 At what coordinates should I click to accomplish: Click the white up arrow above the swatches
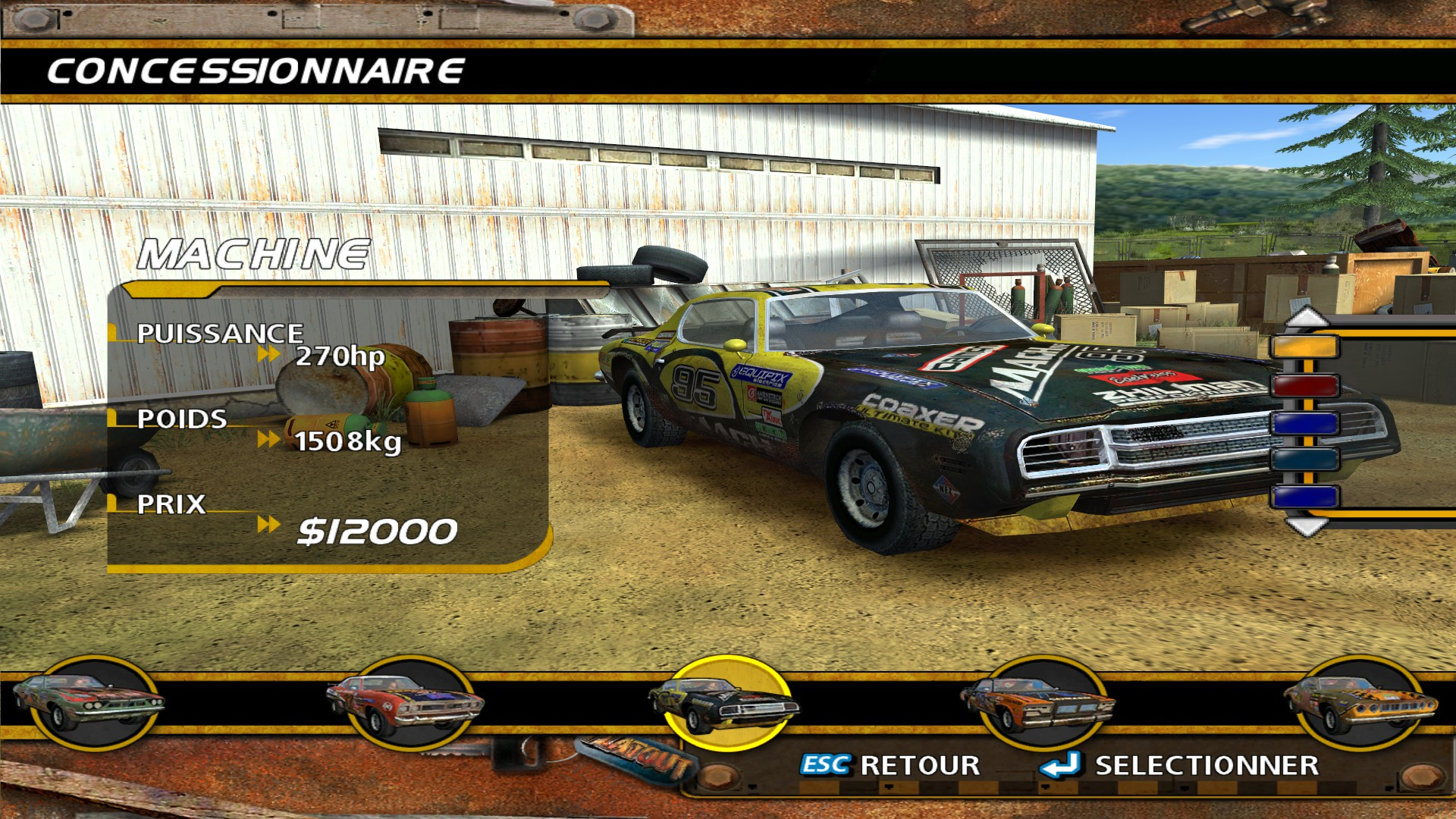click(1306, 317)
